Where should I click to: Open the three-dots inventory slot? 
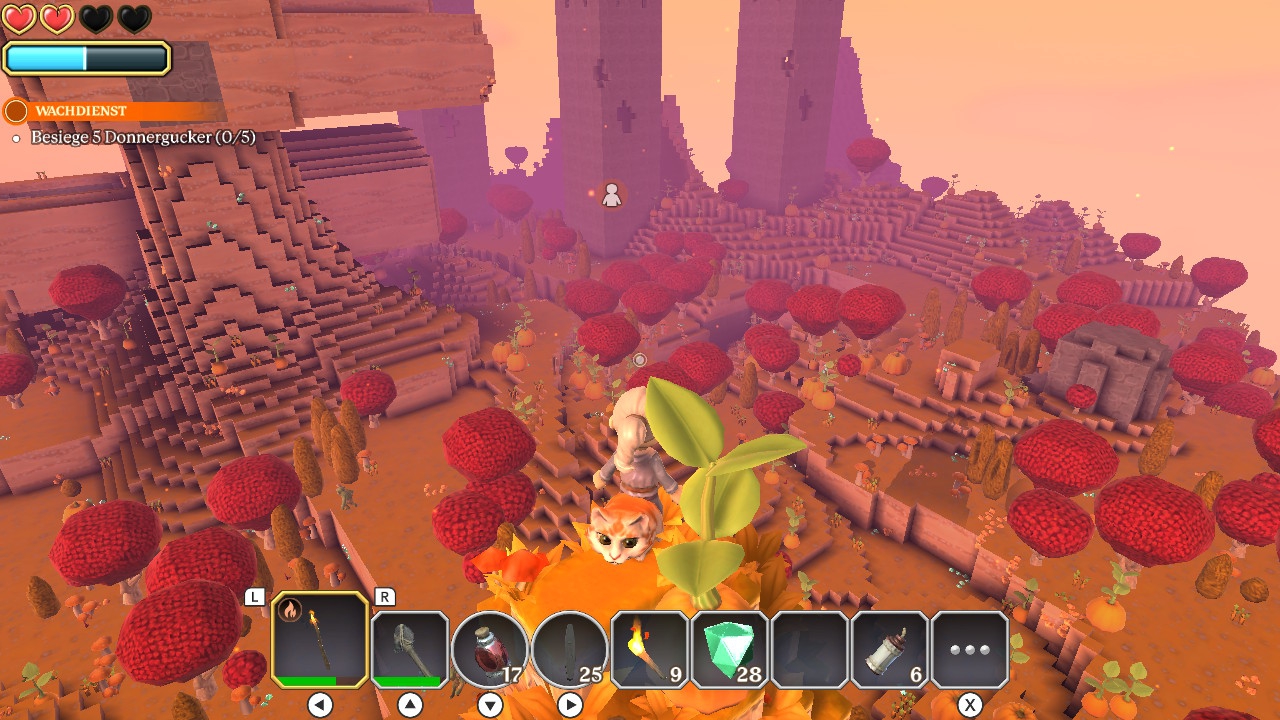click(x=970, y=650)
